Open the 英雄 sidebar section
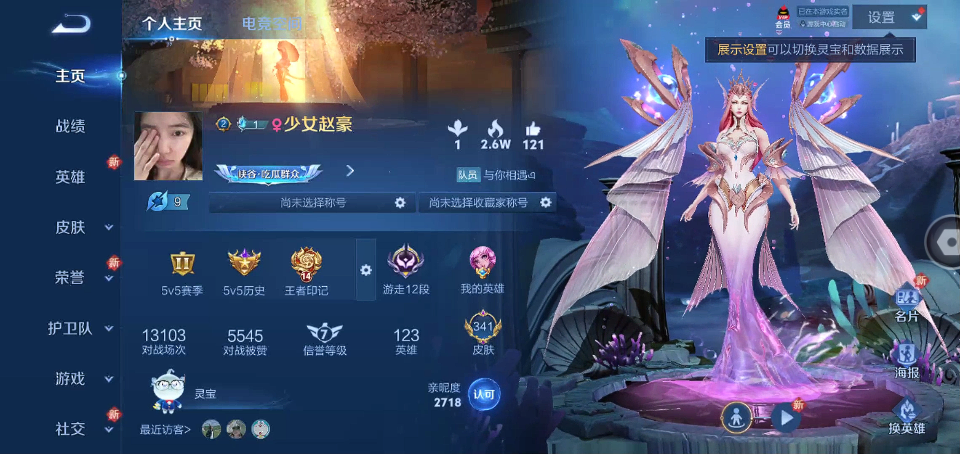 click(70, 176)
